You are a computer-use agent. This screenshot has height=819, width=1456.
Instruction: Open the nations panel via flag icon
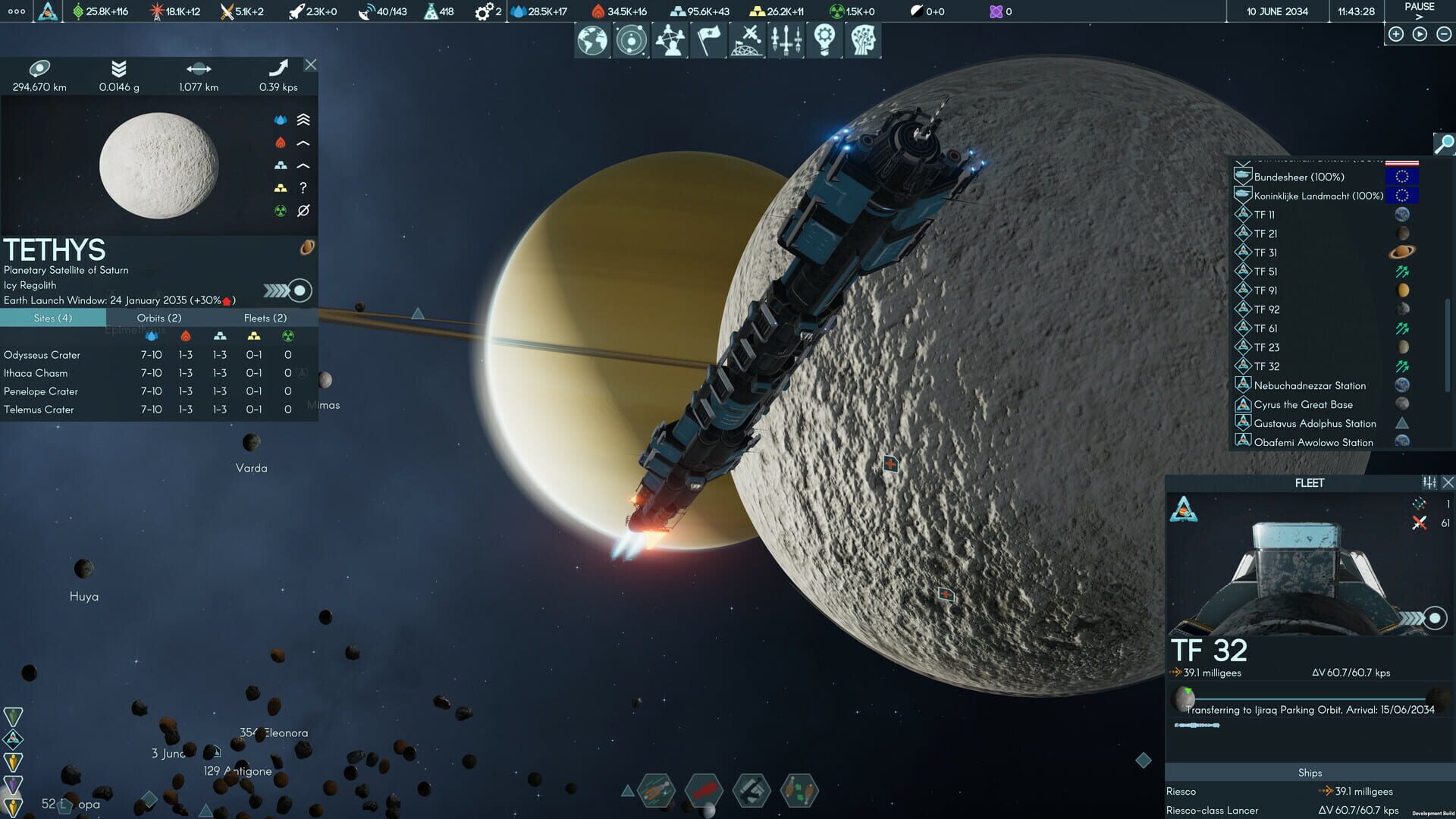(x=709, y=39)
